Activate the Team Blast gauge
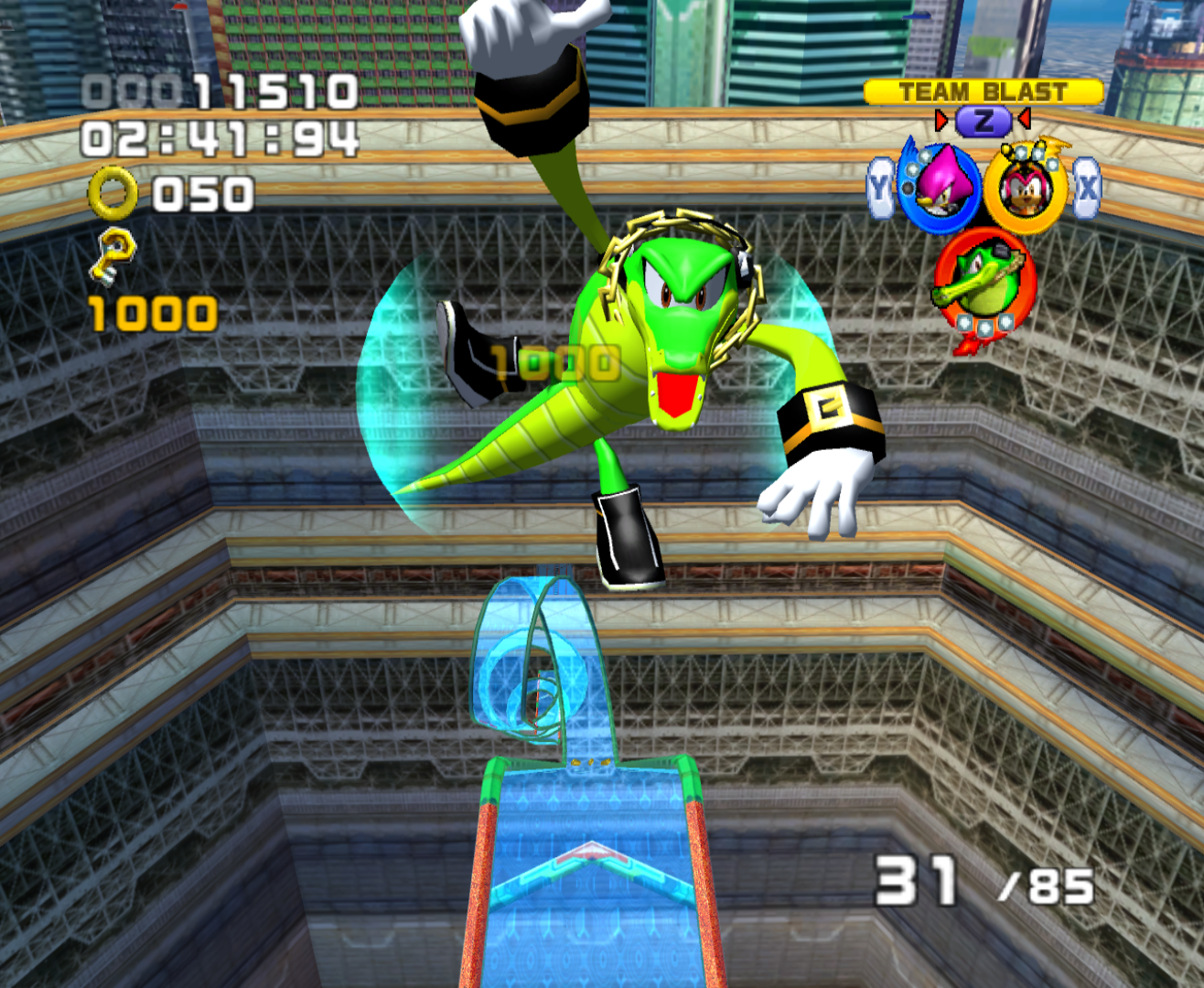The width and height of the screenshot is (1204, 988). coord(983,92)
